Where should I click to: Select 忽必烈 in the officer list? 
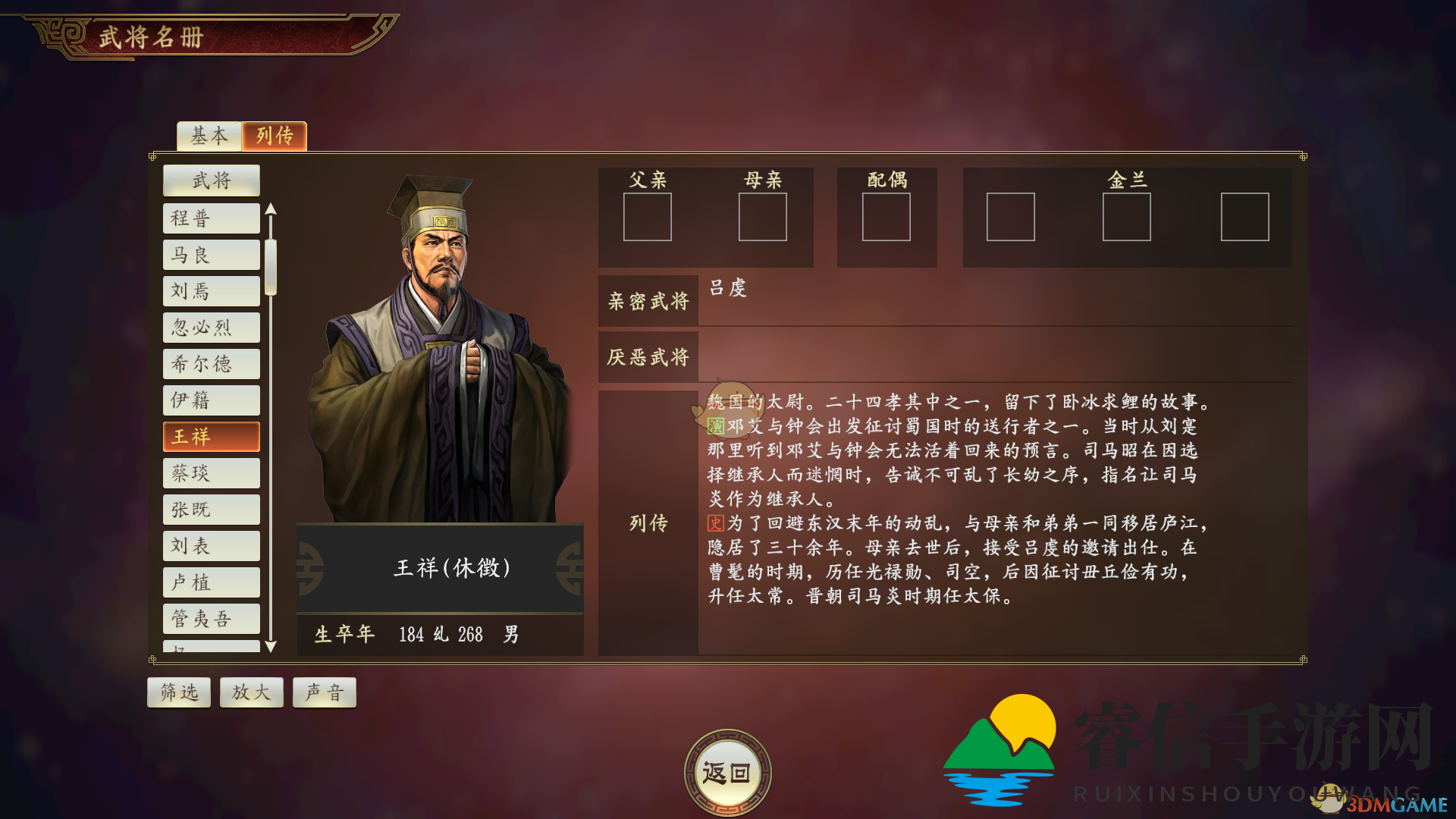[211, 327]
